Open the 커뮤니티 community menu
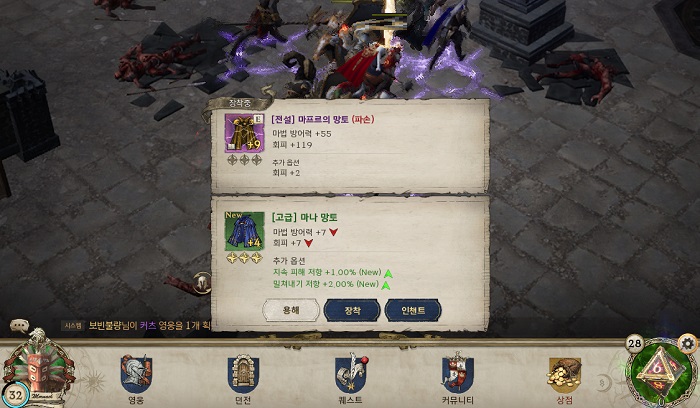The image size is (700, 408). [457, 377]
